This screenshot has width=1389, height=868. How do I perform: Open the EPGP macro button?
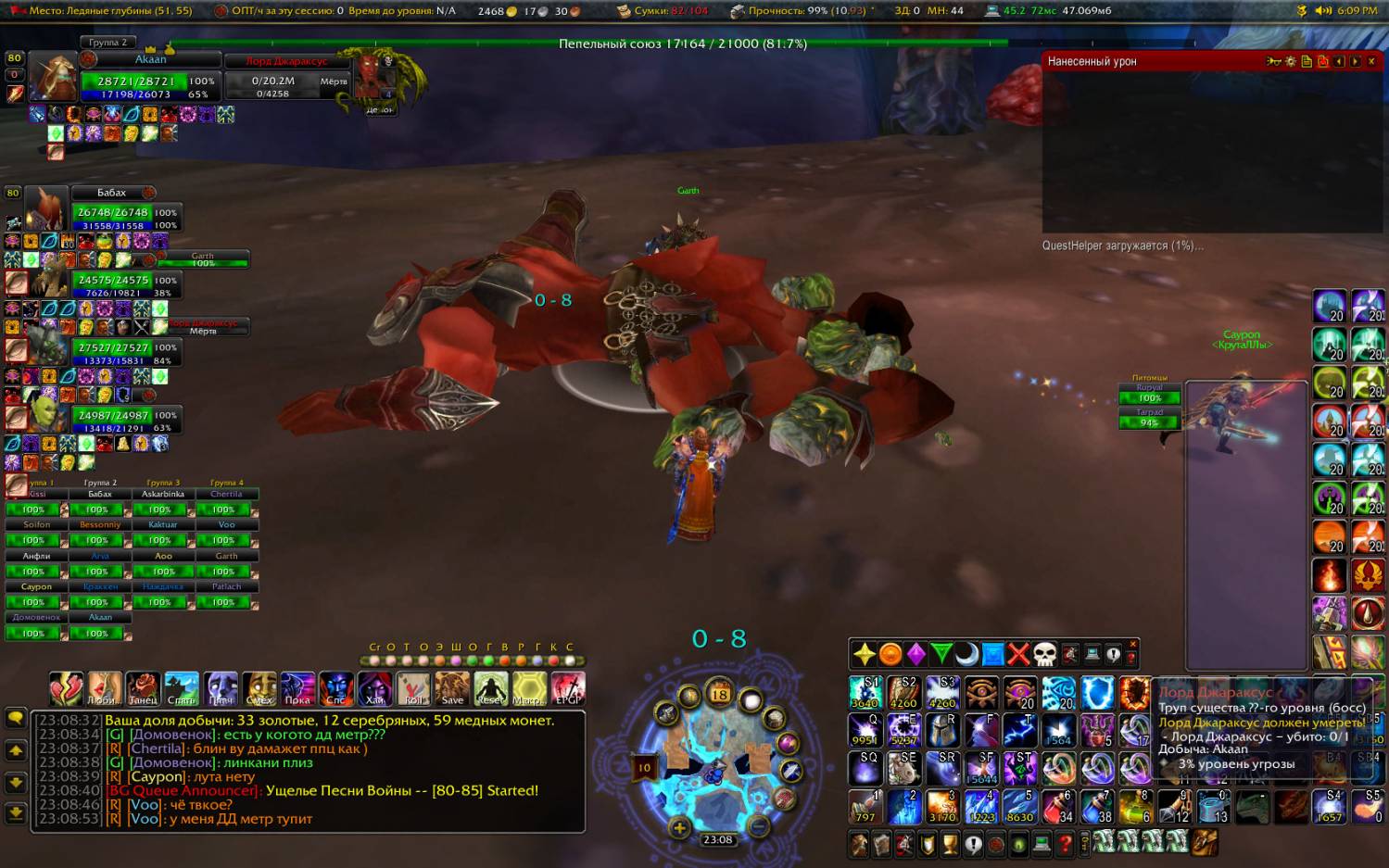click(568, 689)
